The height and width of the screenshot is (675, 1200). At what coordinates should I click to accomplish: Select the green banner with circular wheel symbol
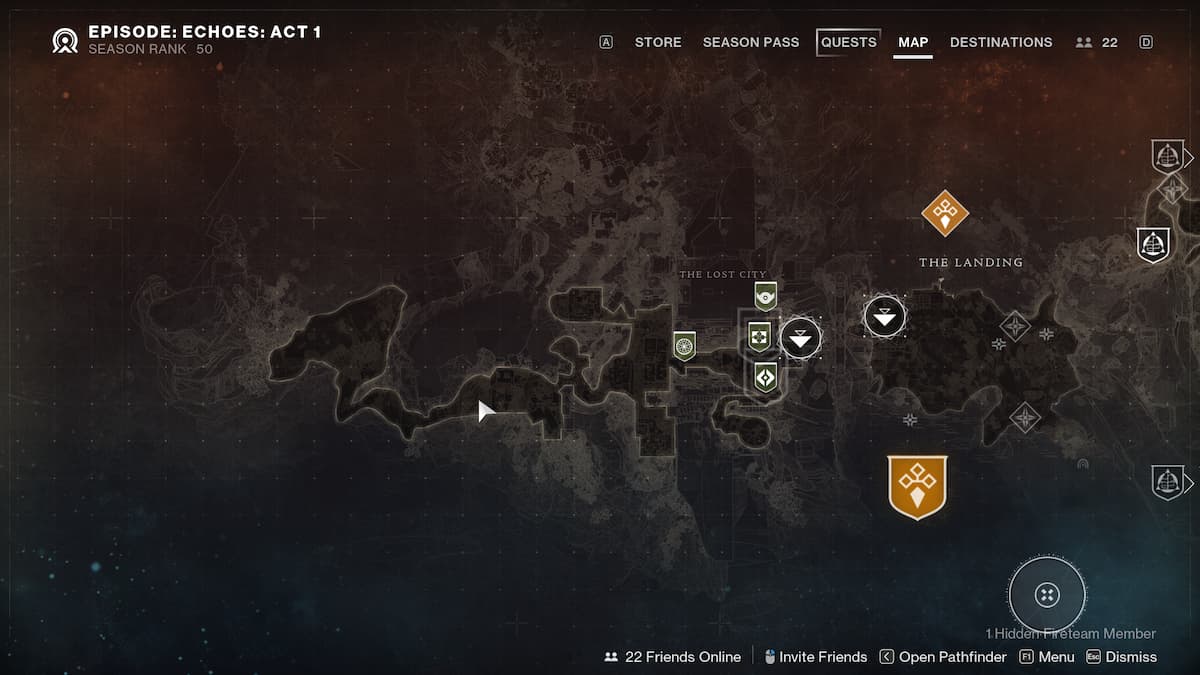point(684,346)
